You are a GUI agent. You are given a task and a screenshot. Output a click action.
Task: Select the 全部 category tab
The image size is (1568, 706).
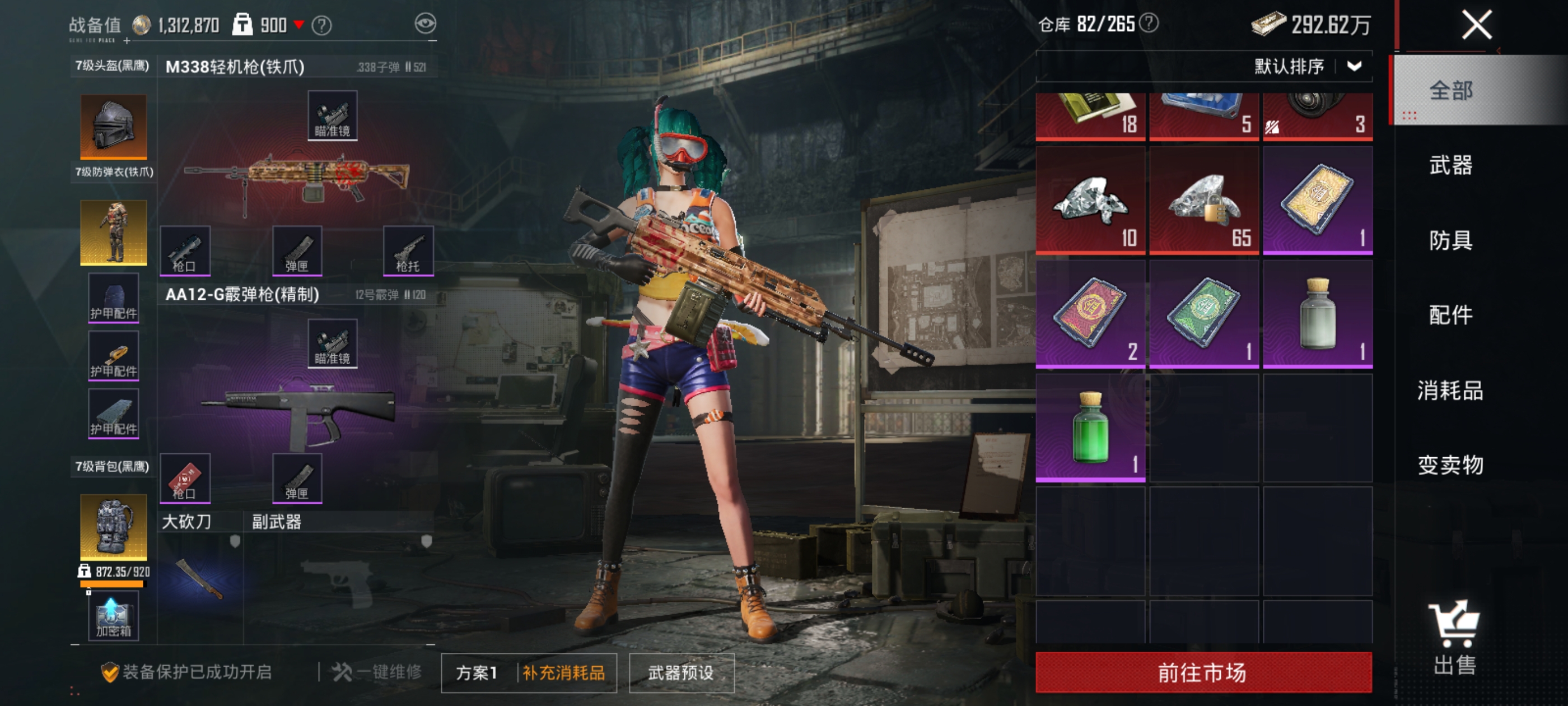pos(1450,91)
